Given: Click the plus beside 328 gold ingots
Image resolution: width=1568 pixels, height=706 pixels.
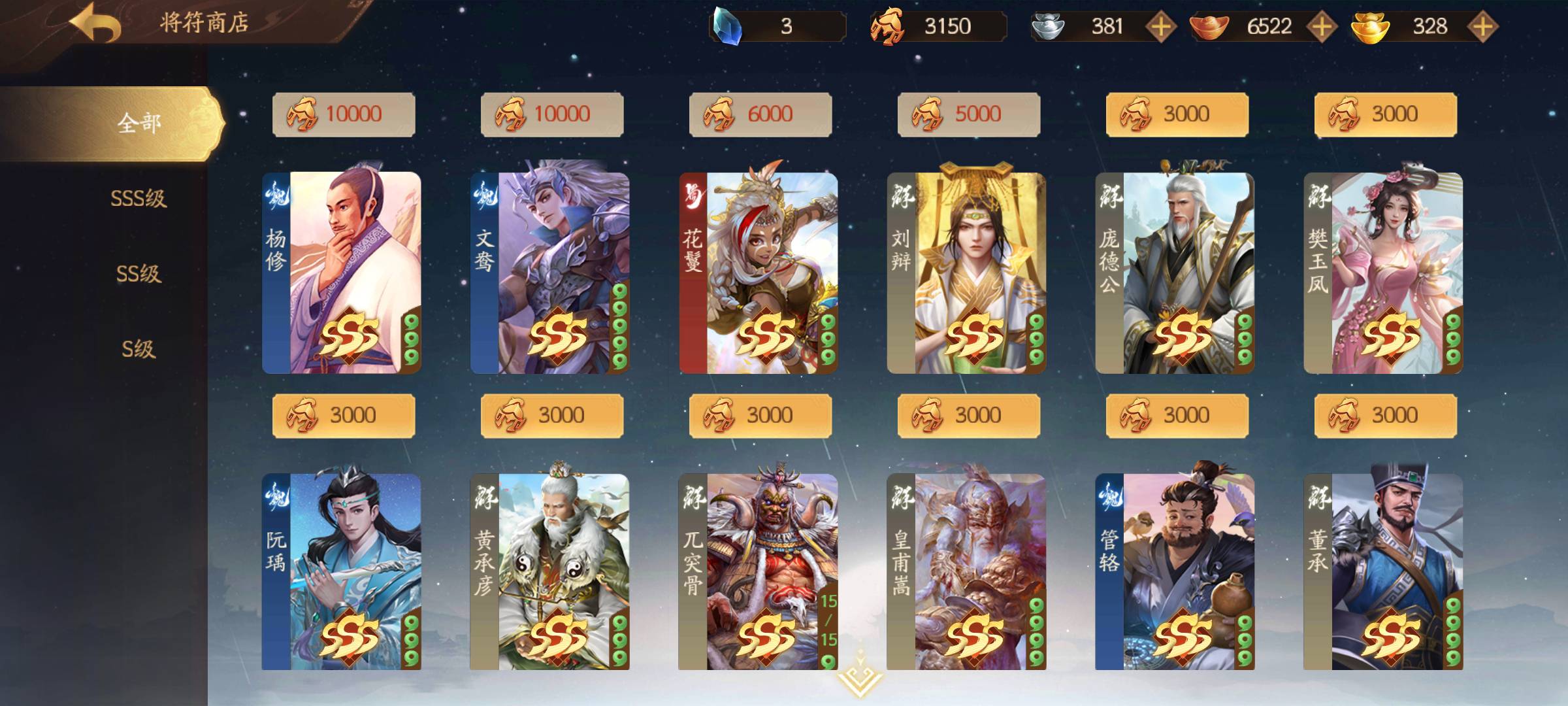Looking at the screenshot, I should coord(1483,27).
